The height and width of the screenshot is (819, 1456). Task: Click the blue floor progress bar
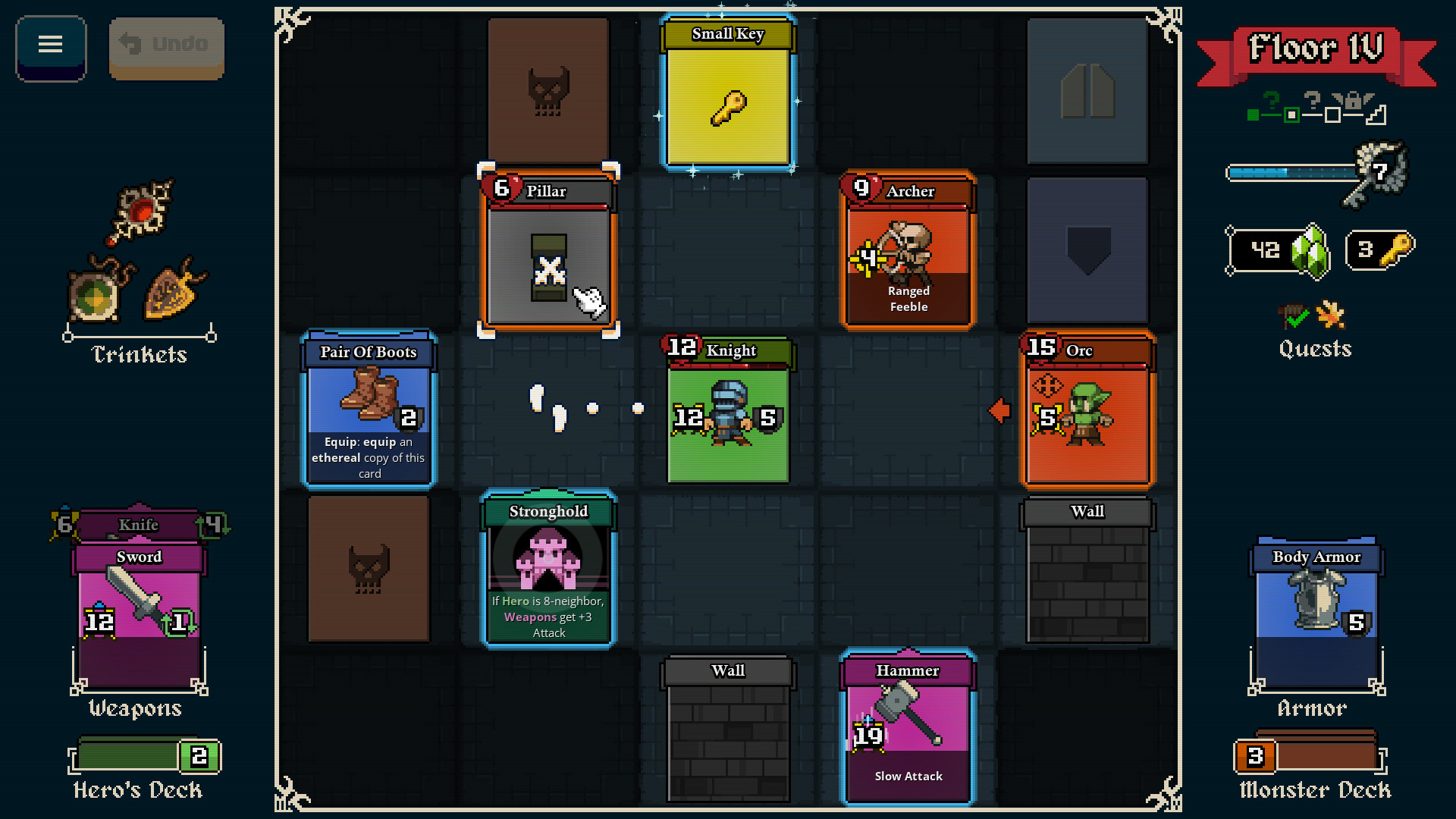click(x=1289, y=173)
